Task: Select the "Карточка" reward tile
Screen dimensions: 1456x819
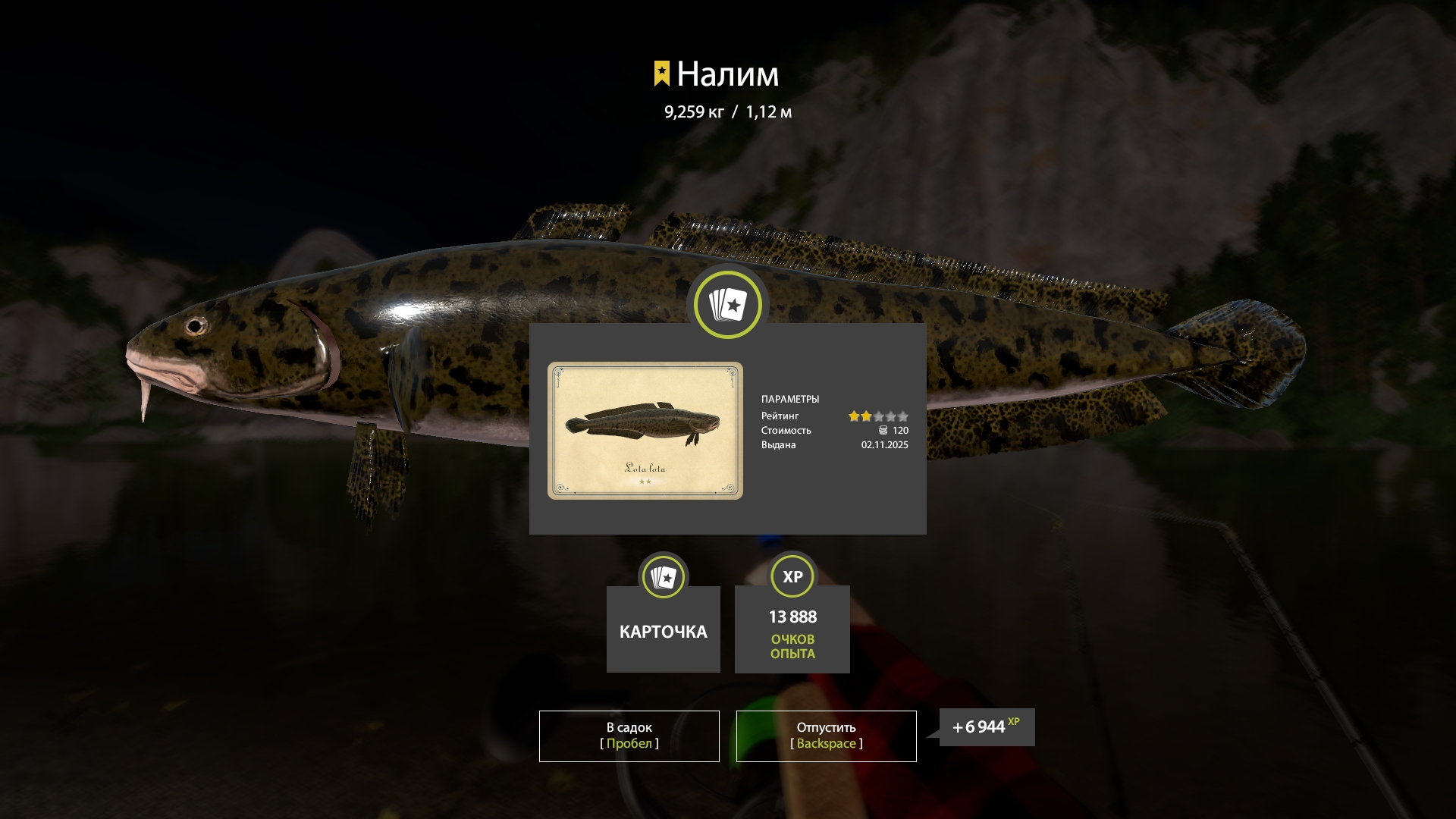Action: click(663, 629)
